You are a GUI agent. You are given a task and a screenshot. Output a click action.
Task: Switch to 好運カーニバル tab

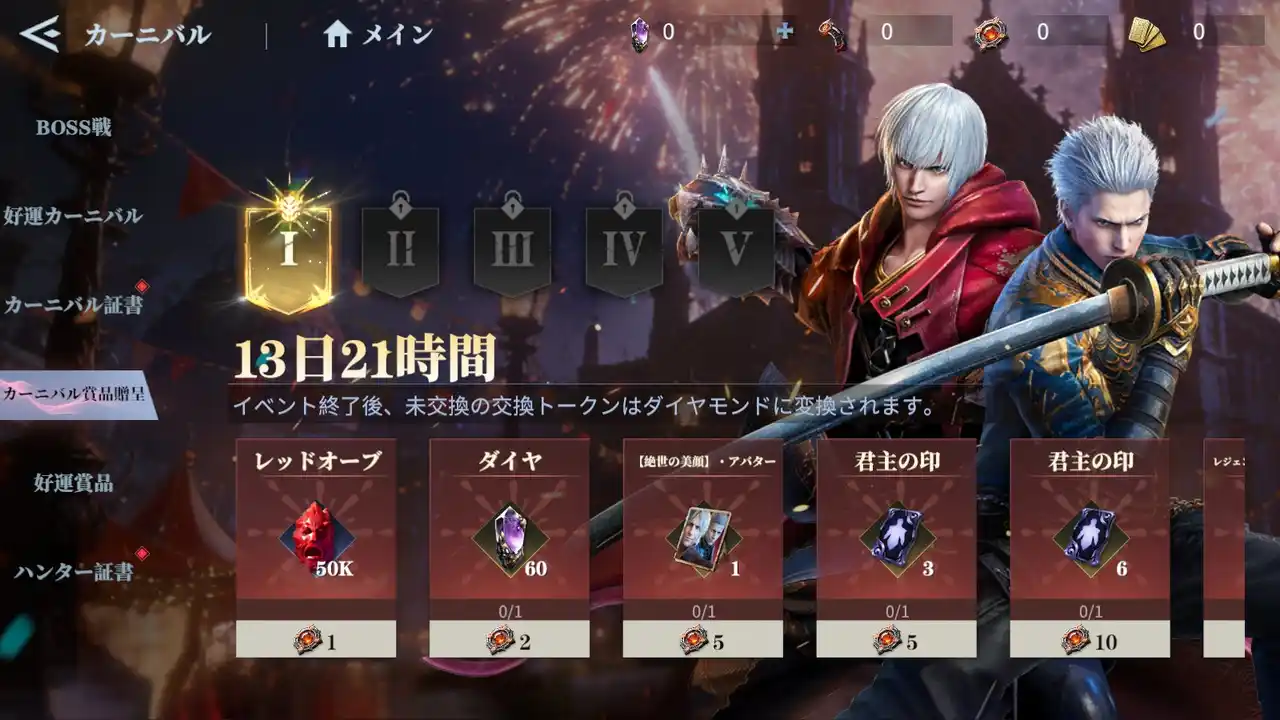[x=73, y=216]
